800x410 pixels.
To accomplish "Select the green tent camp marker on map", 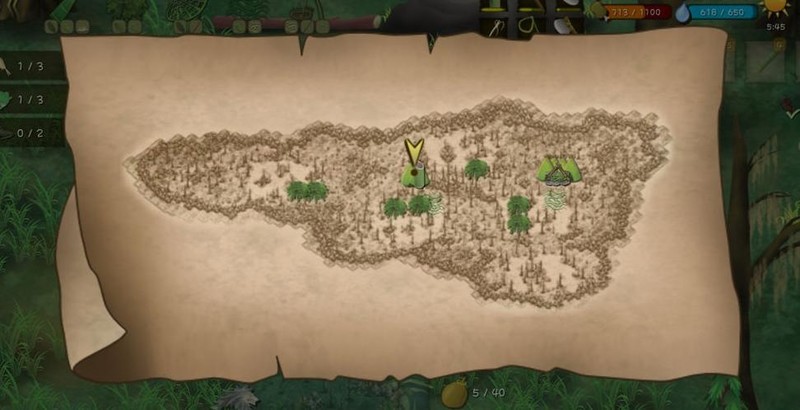I will tap(558, 170).
